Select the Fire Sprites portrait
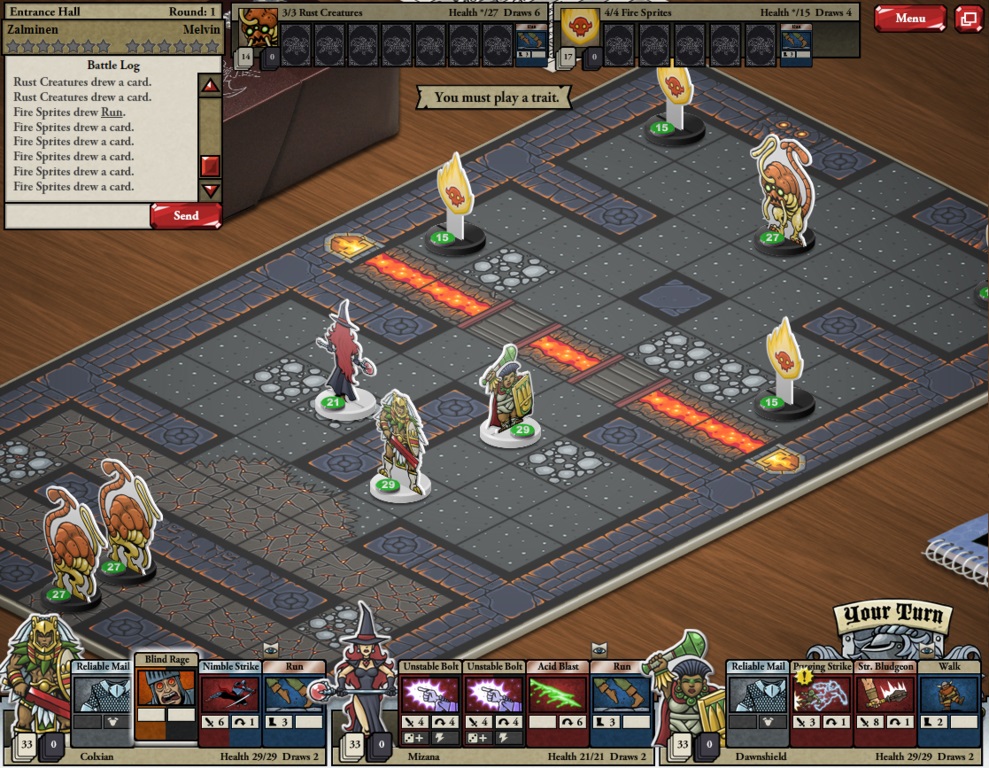 tap(576, 29)
